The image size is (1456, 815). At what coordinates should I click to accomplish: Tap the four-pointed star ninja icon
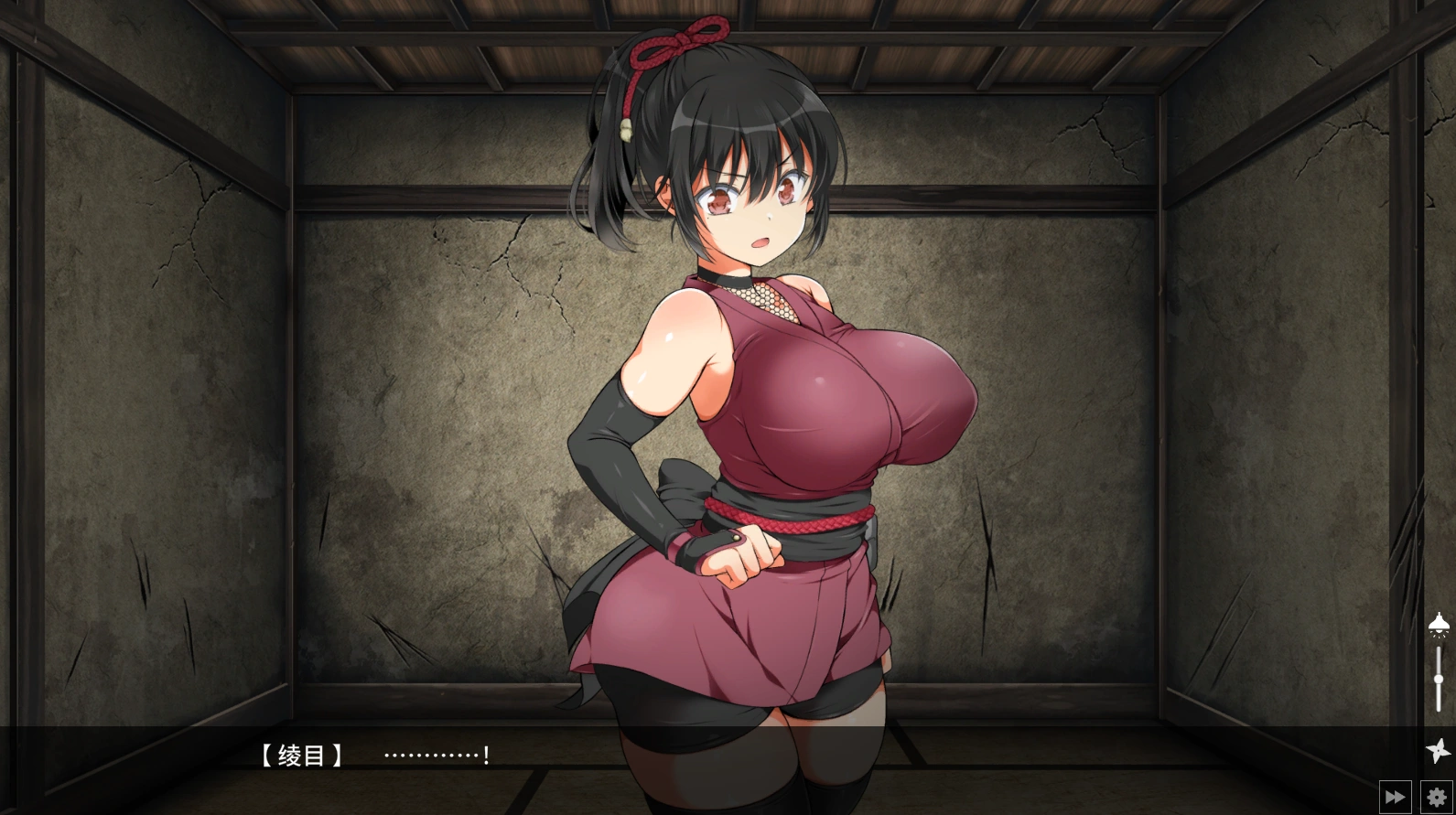point(1439,749)
